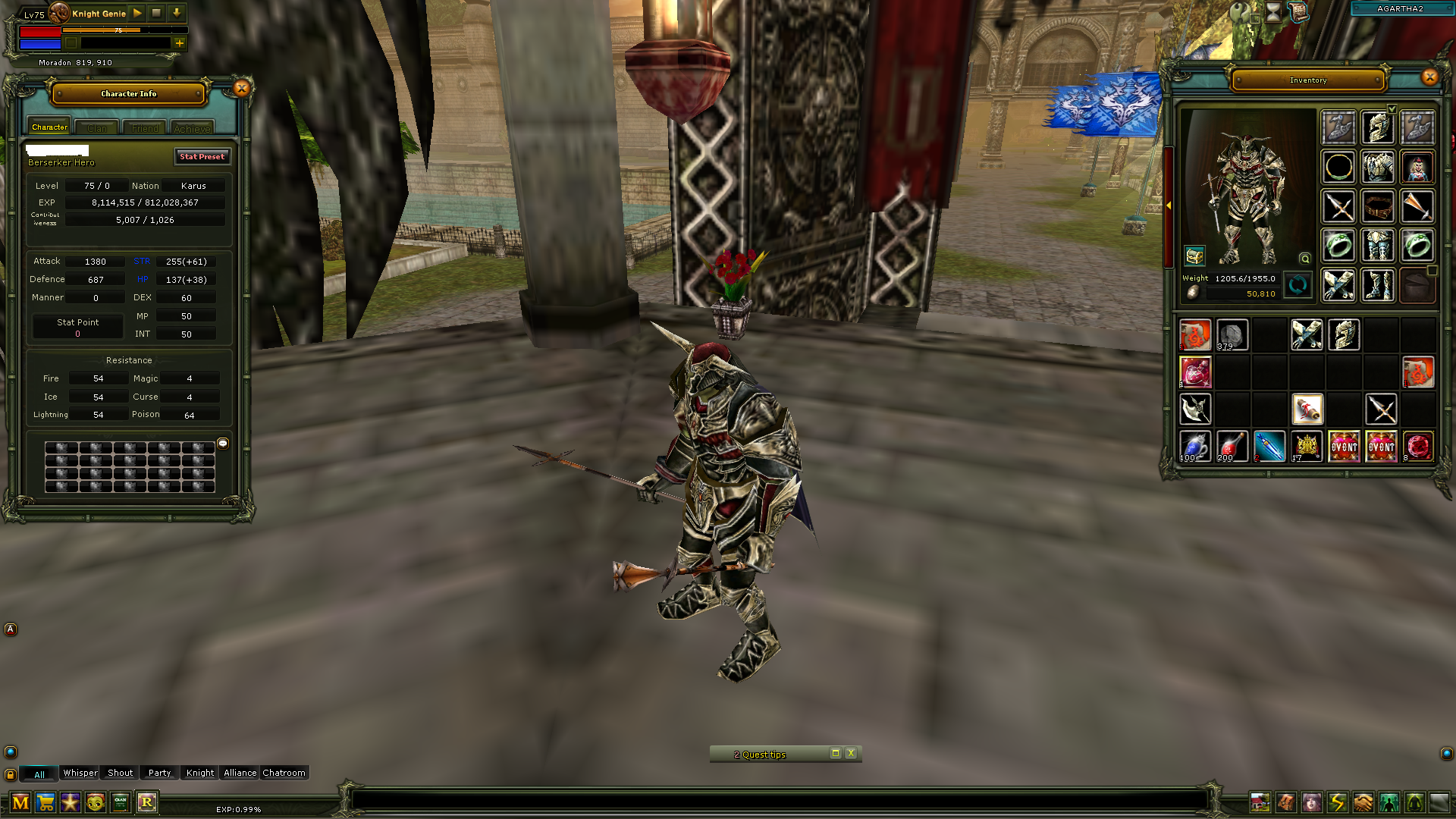Open skills via the lightning bolt taskbar icon
The height and width of the screenshot is (819, 1456).
(1338, 803)
